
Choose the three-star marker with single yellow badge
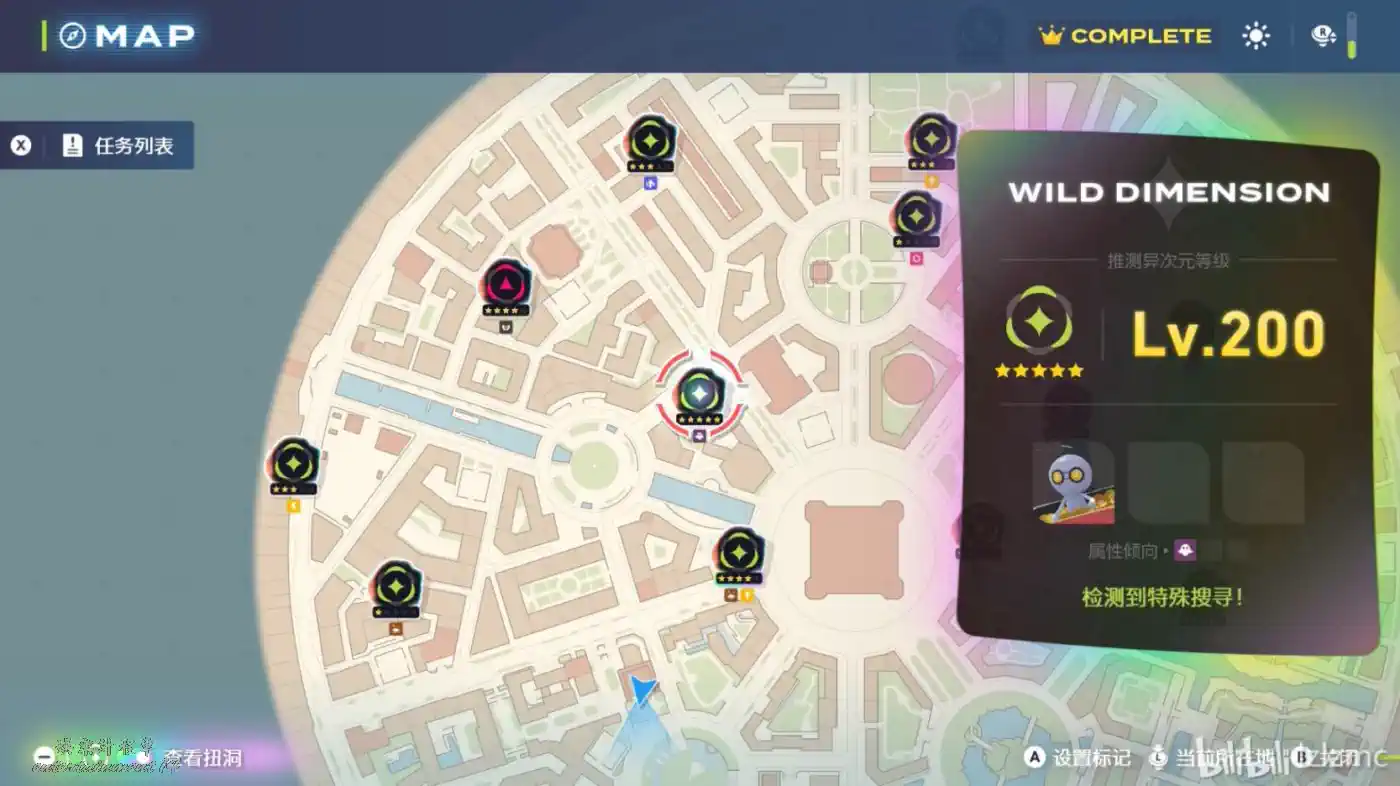coord(294,464)
